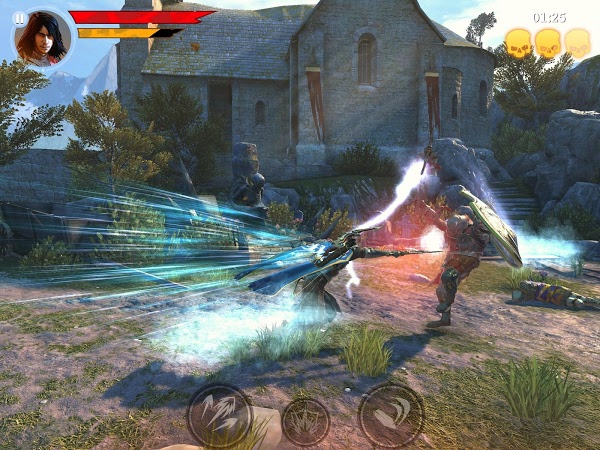Trigger the center spiky burst skill

[x=305, y=421]
